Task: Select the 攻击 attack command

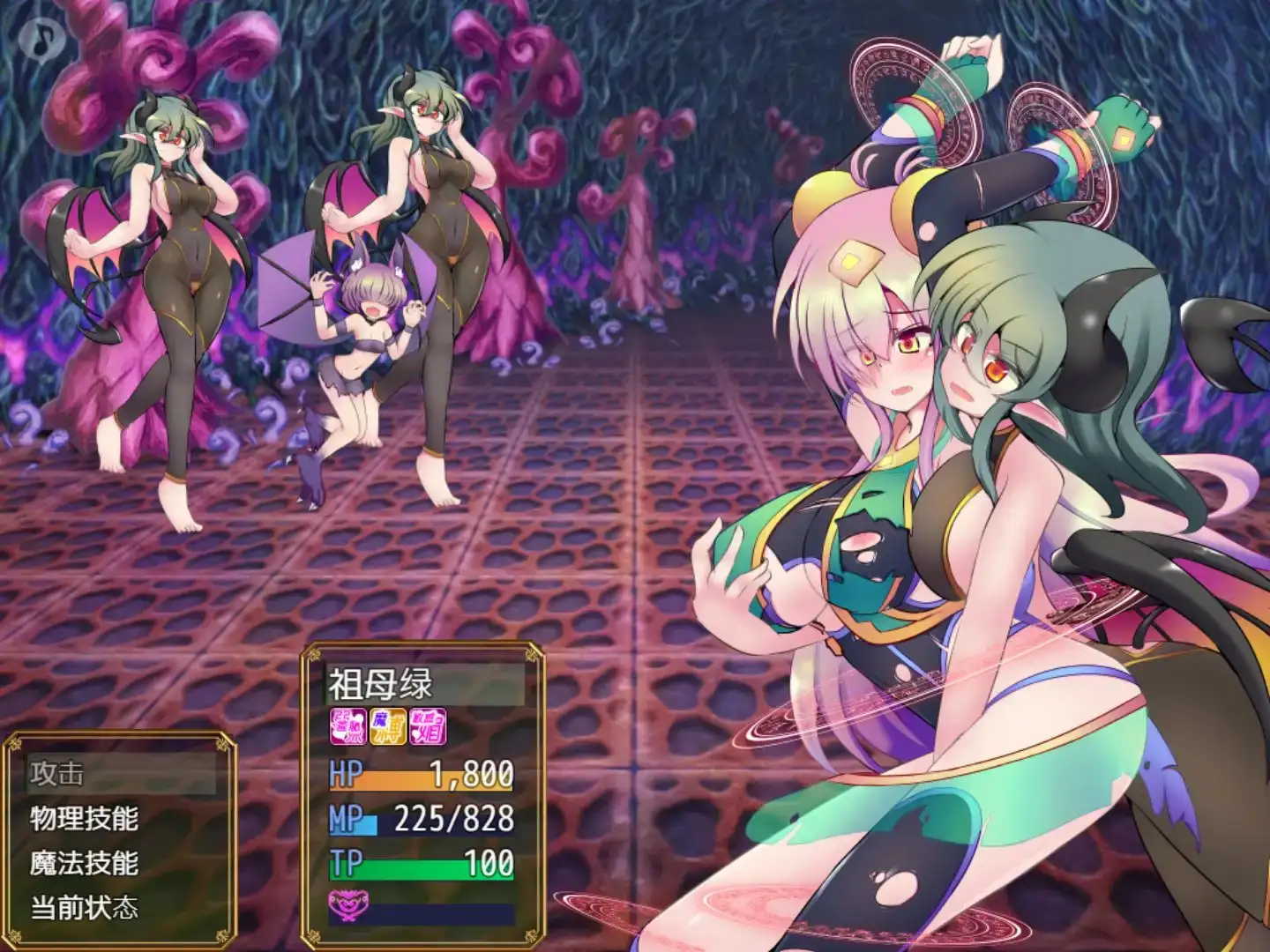Action: tap(58, 774)
